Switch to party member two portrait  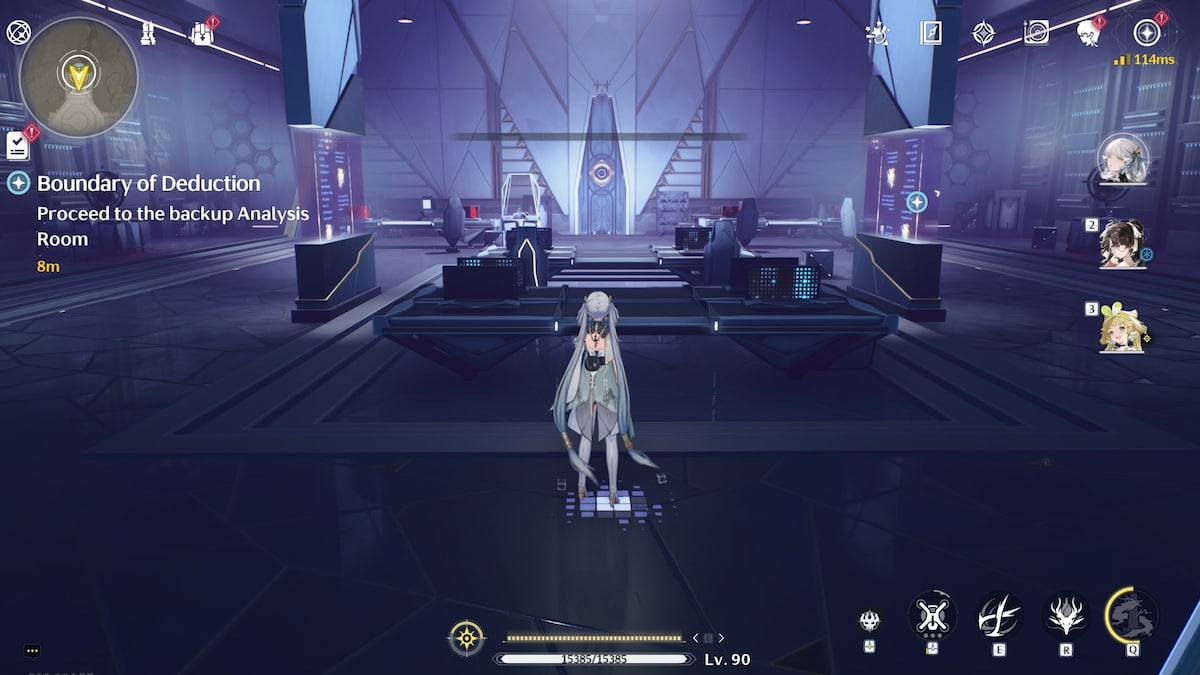1122,243
